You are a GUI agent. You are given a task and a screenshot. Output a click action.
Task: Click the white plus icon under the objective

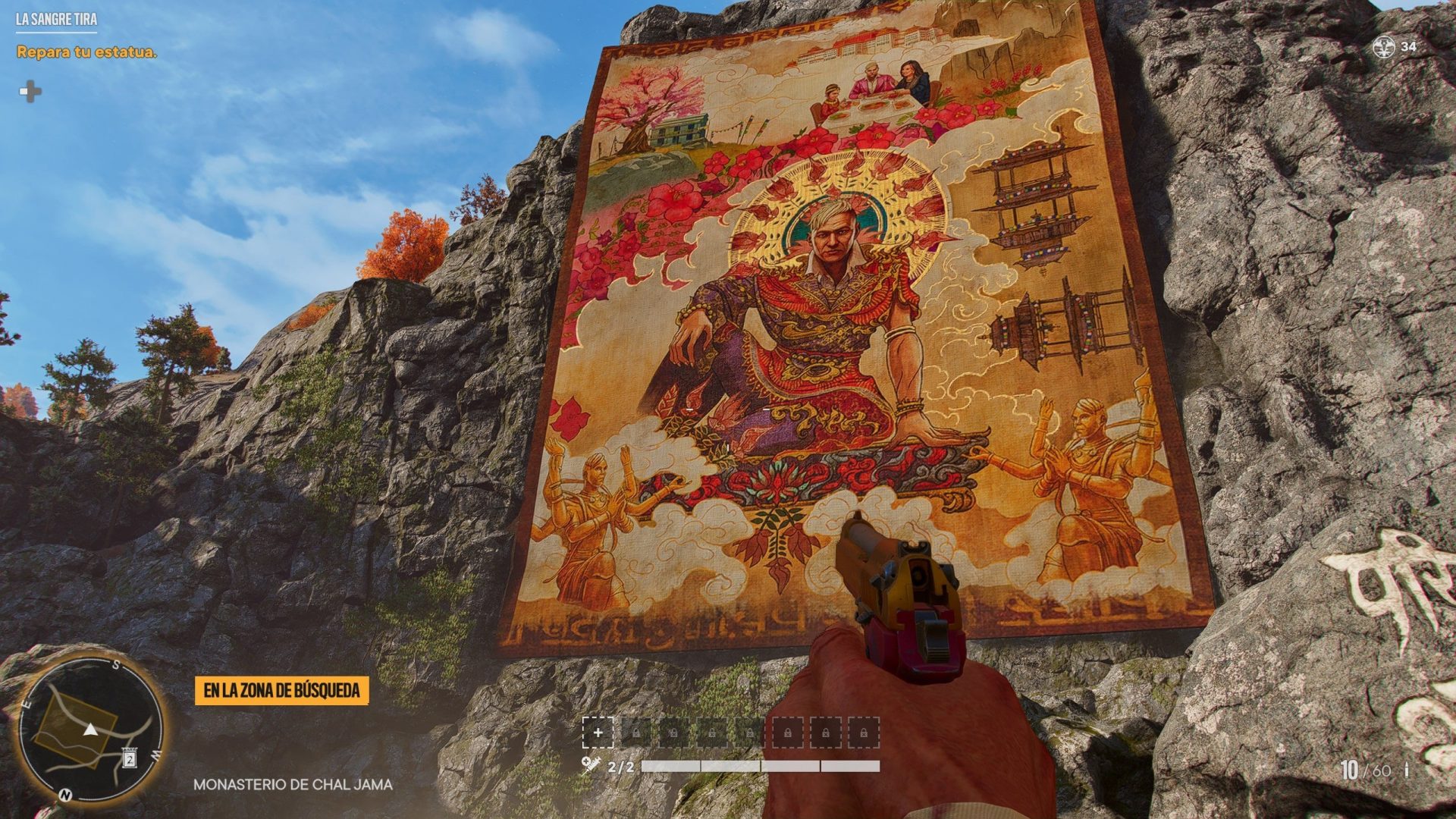tap(30, 92)
